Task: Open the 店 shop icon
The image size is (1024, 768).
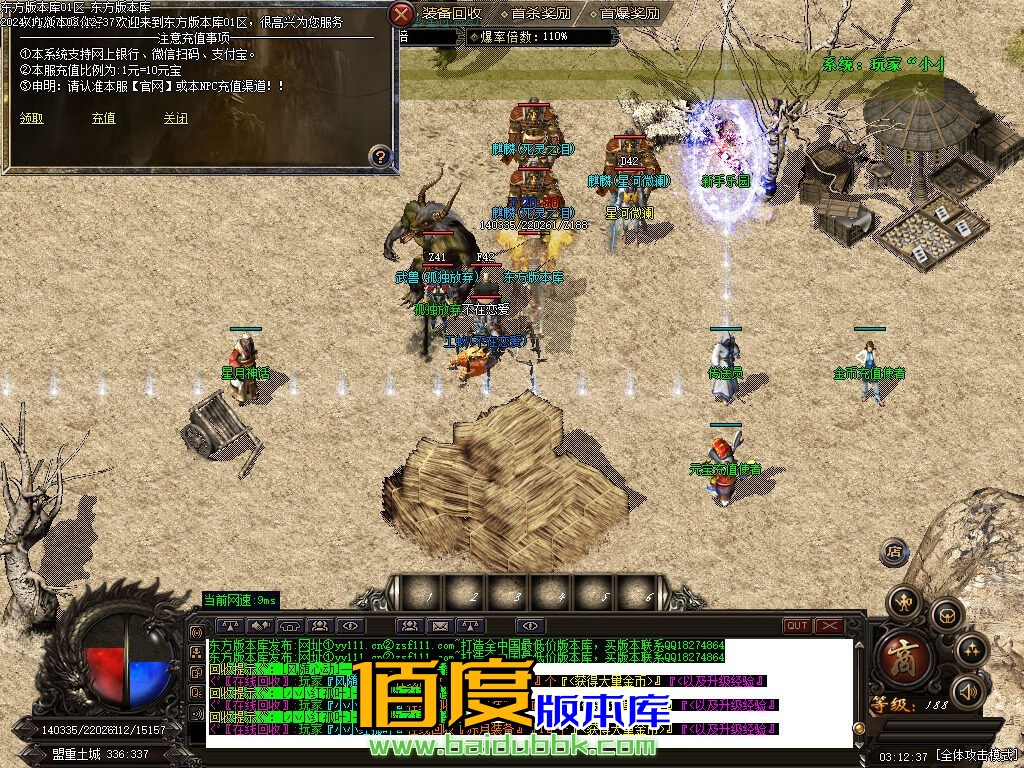Action: pos(895,551)
